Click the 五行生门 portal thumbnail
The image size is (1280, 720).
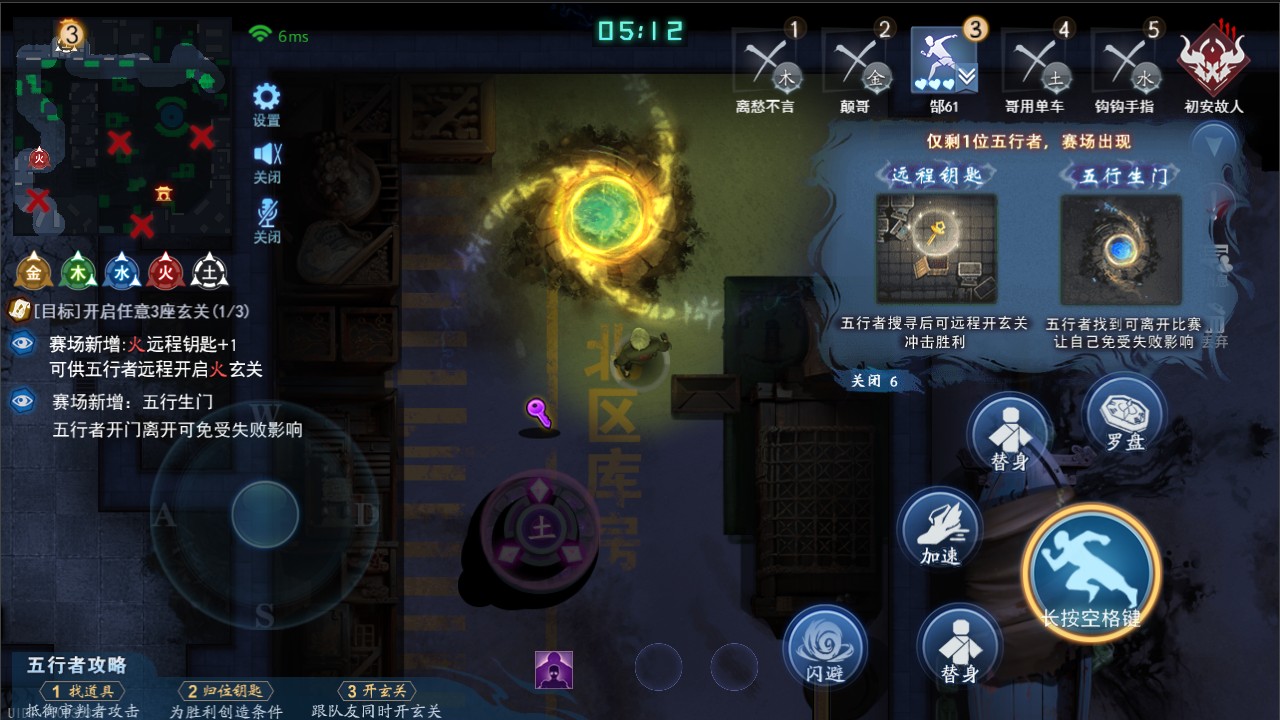coord(1121,249)
